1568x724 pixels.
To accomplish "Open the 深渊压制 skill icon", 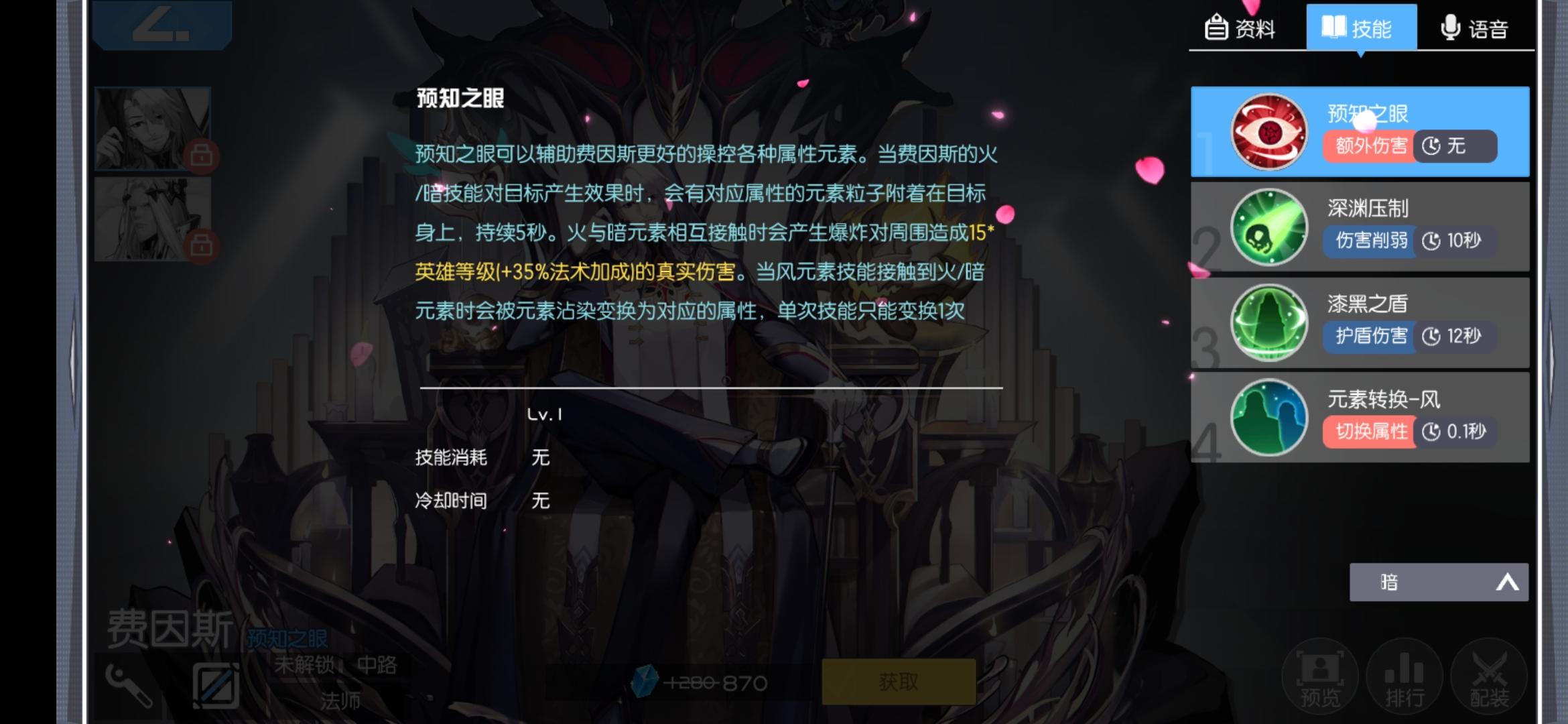I will 1268,227.
